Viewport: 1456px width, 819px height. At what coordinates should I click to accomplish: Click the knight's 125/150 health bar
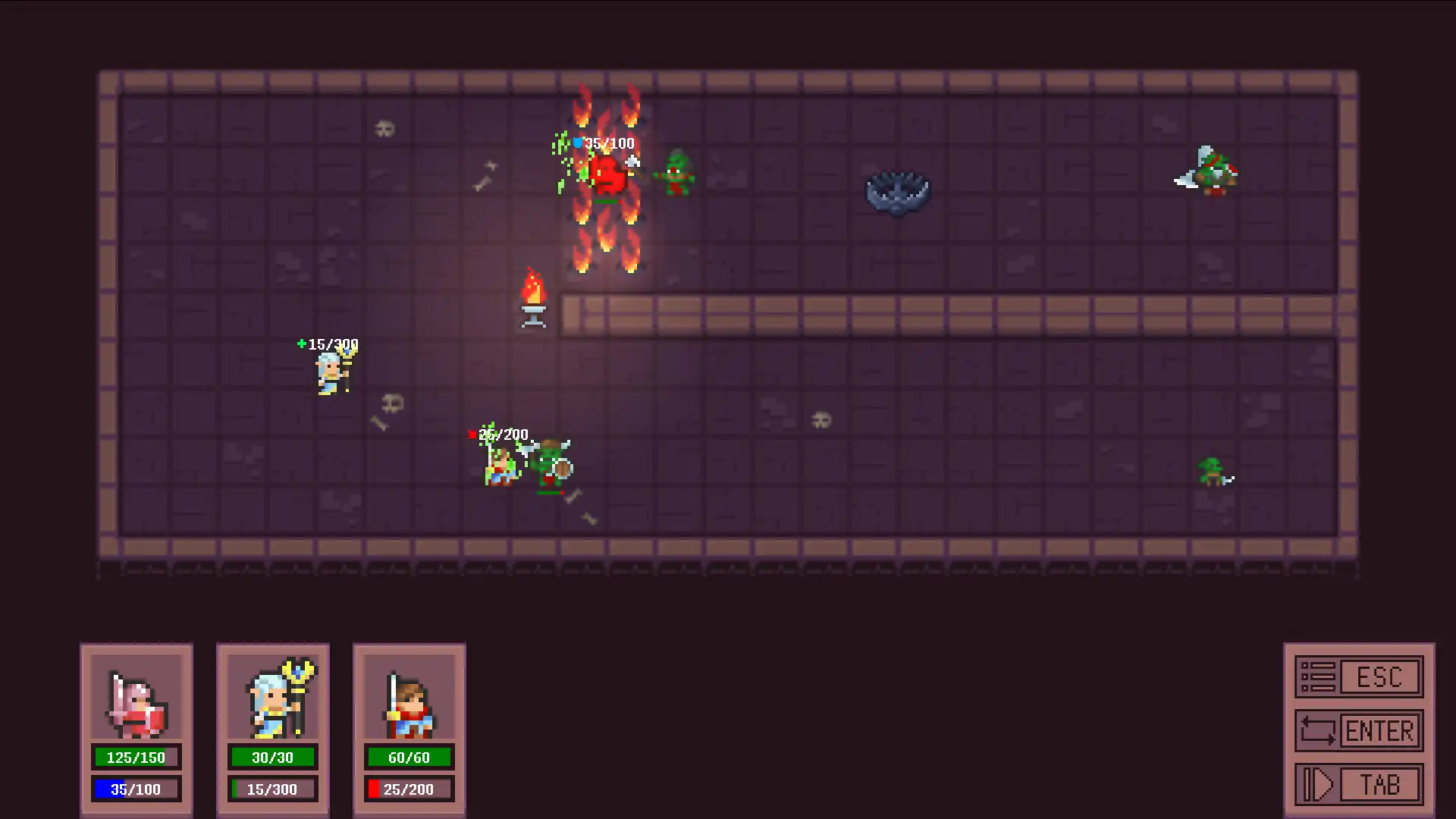(136, 756)
